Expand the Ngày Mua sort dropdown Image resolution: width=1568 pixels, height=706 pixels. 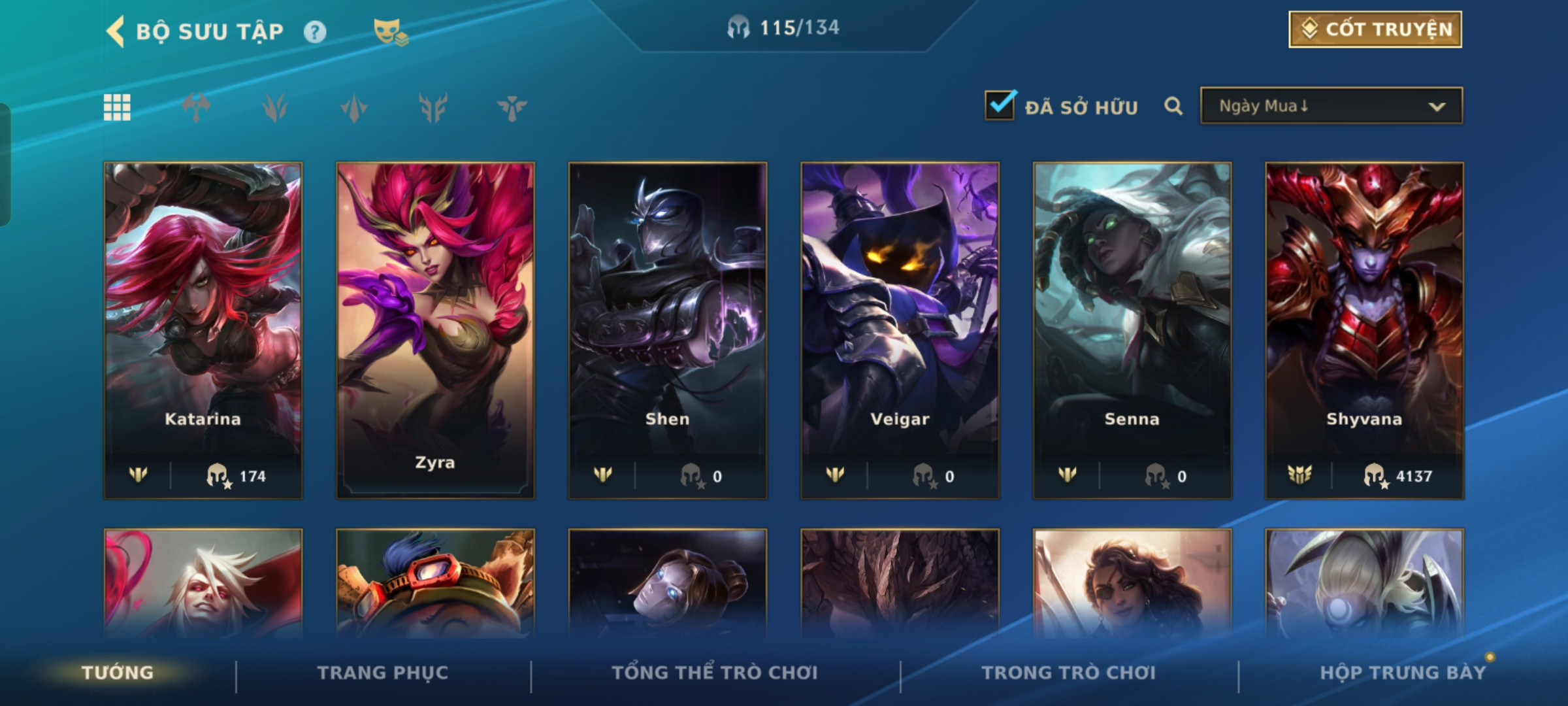click(1331, 106)
